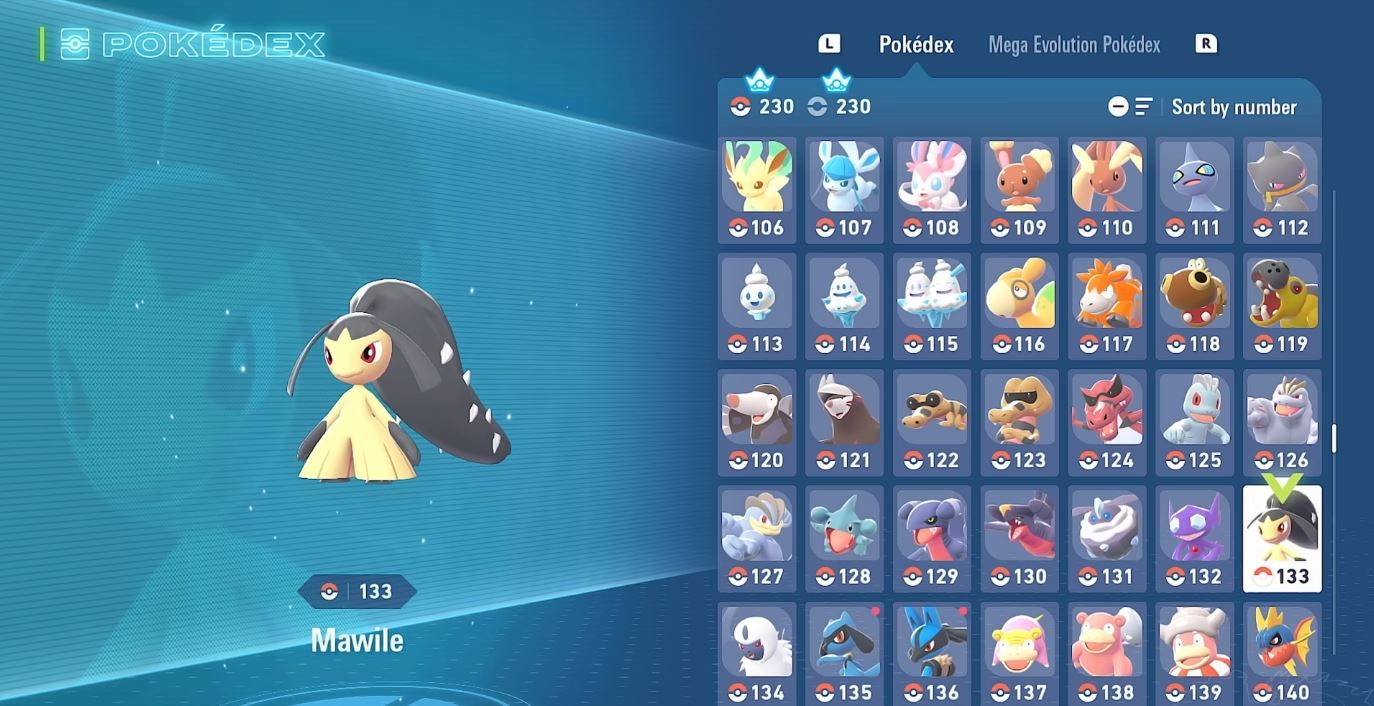Choose Glaceon entry number 107
Viewport: 1374px width, 706px height.
pyautogui.click(x=845, y=190)
